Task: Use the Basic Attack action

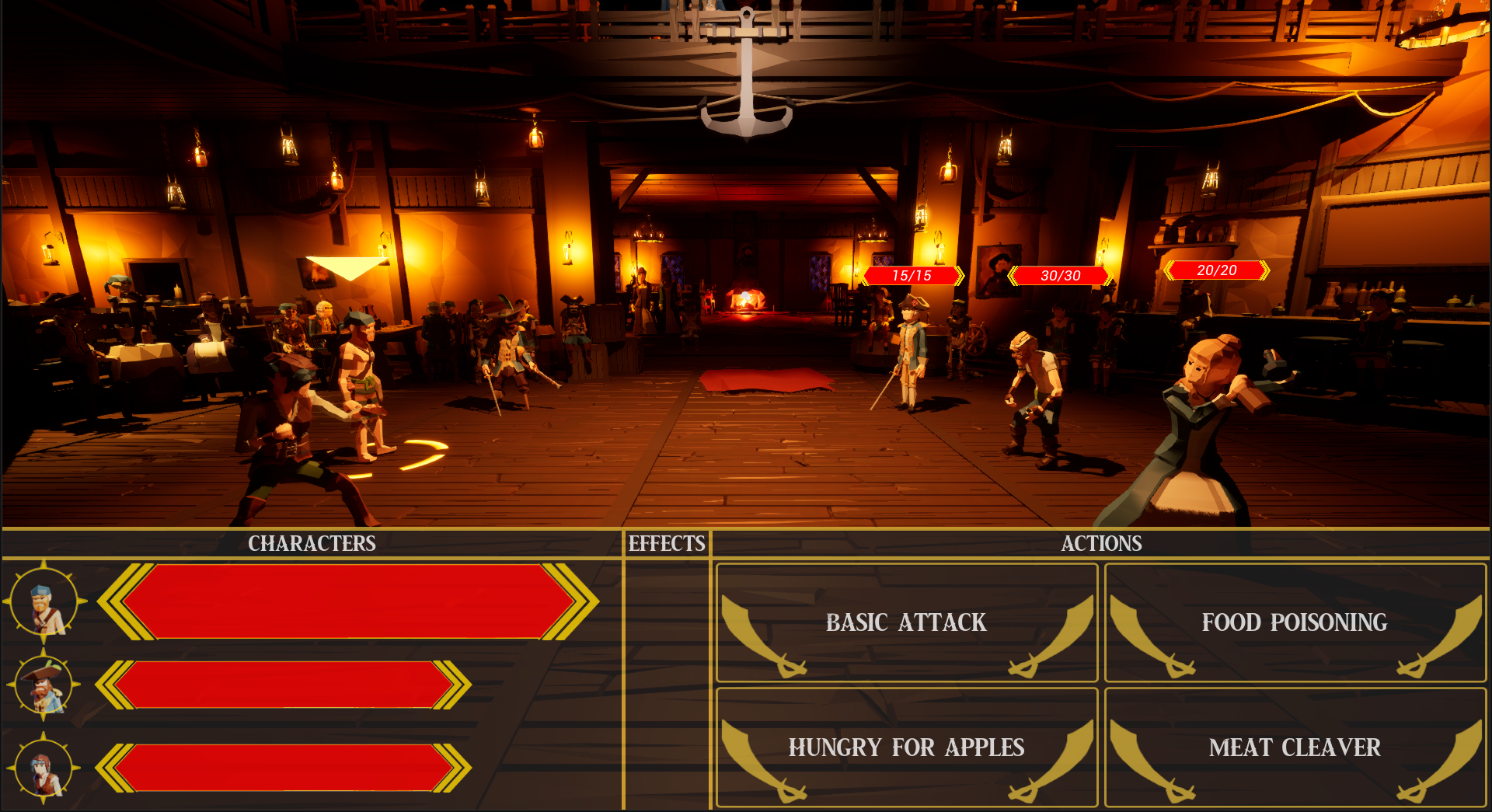Action: coord(906,622)
